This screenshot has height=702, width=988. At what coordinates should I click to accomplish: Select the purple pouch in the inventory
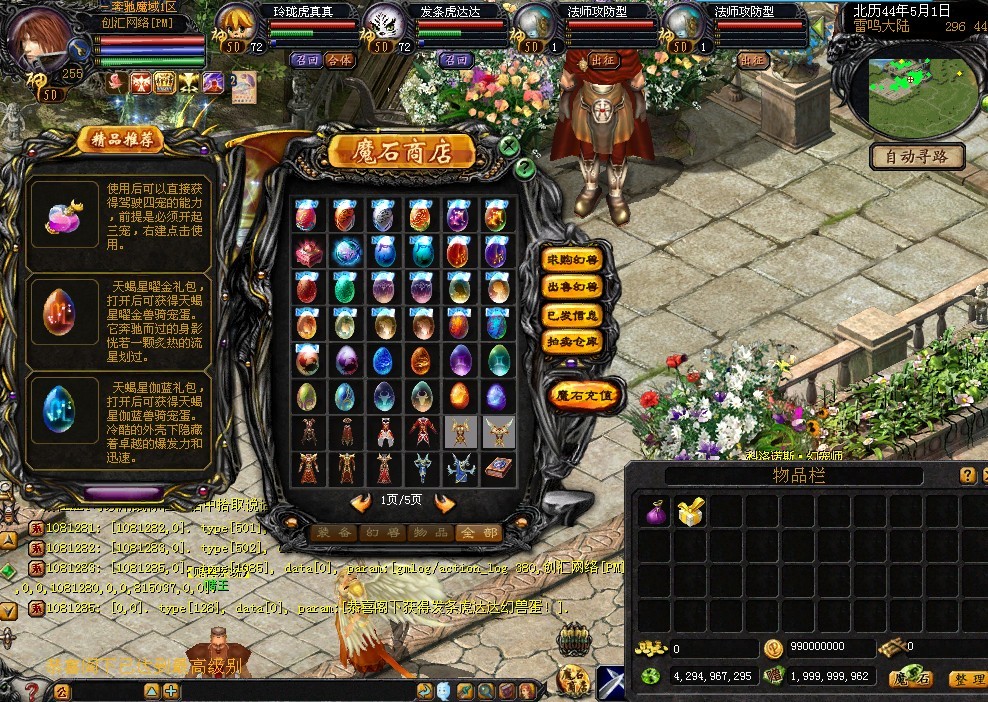pos(654,513)
